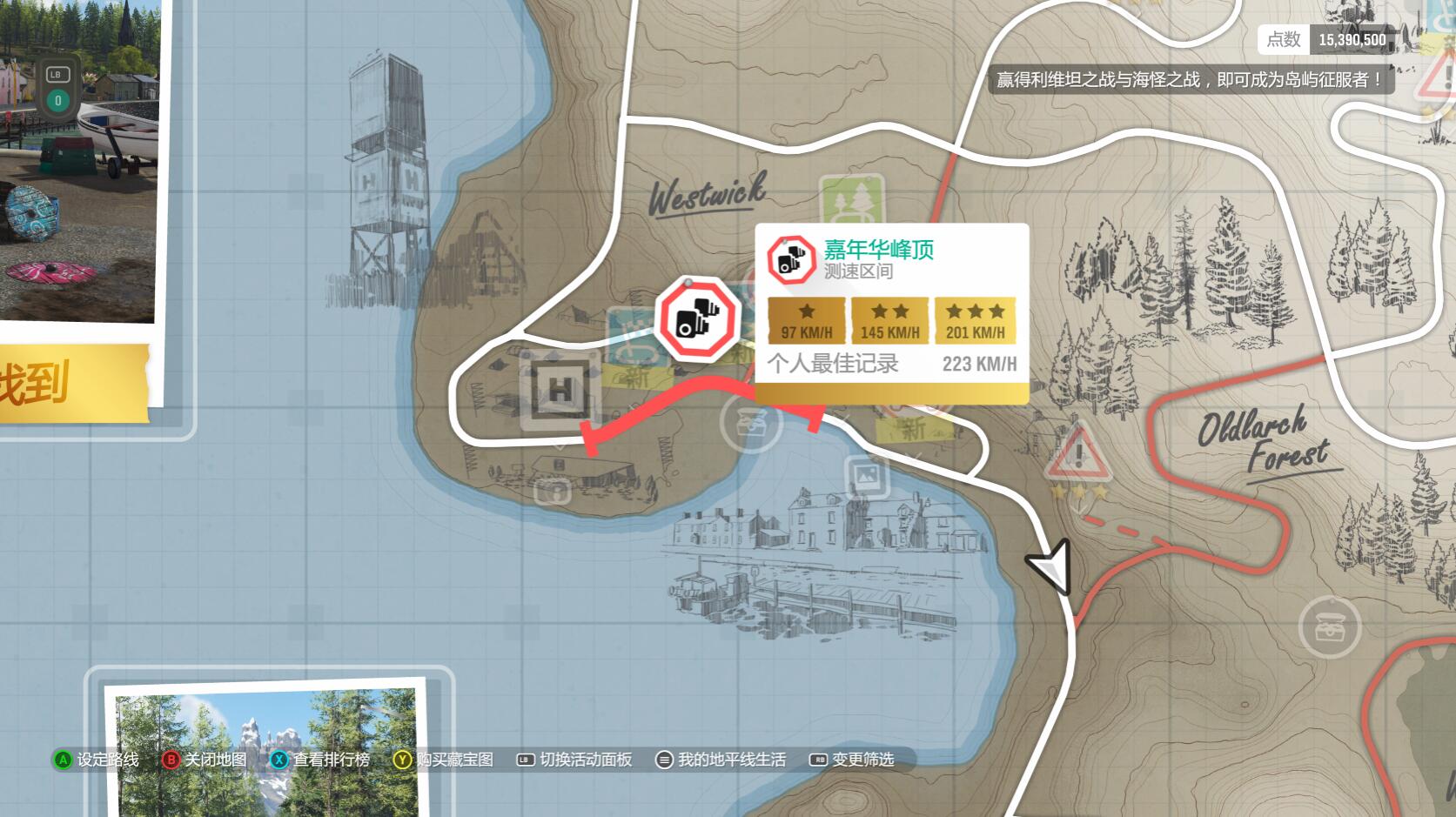Select the two-star 145 KM/H tier
The width and height of the screenshot is (1456, 817).
tap(889, 319)
